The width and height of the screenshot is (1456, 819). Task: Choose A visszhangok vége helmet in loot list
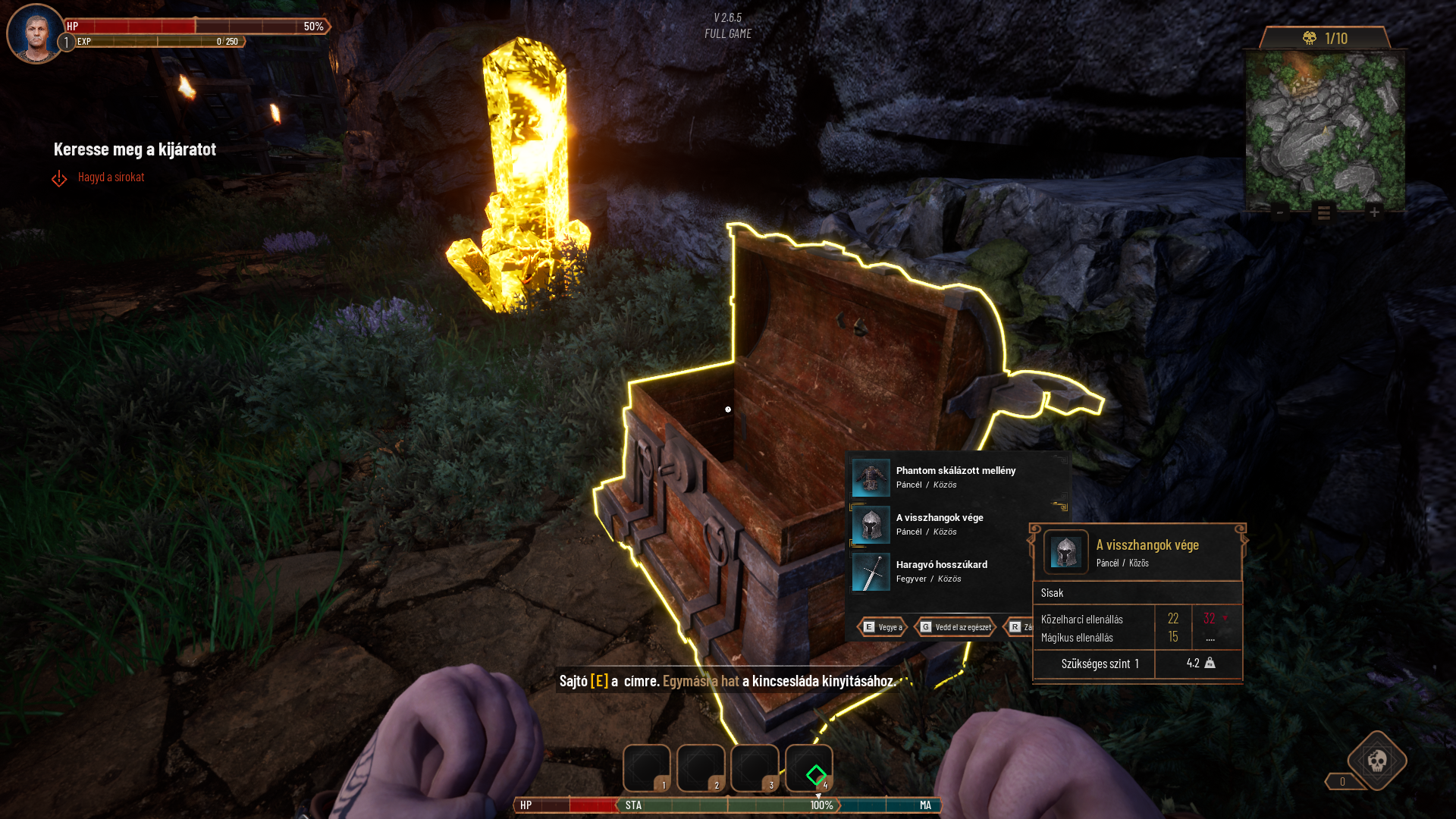click(x=939, y=524)
